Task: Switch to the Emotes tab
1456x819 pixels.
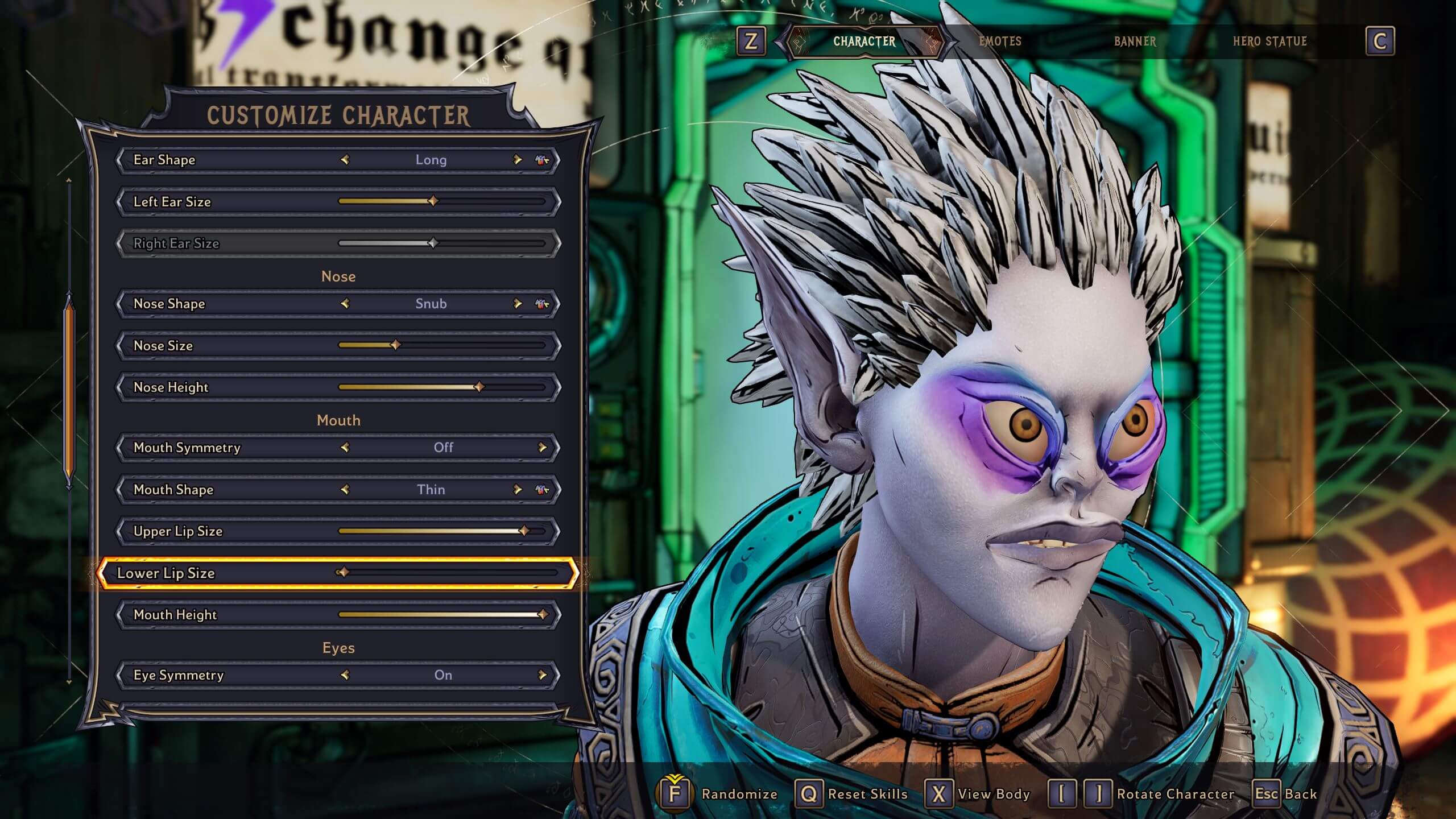Action: 1001,42
